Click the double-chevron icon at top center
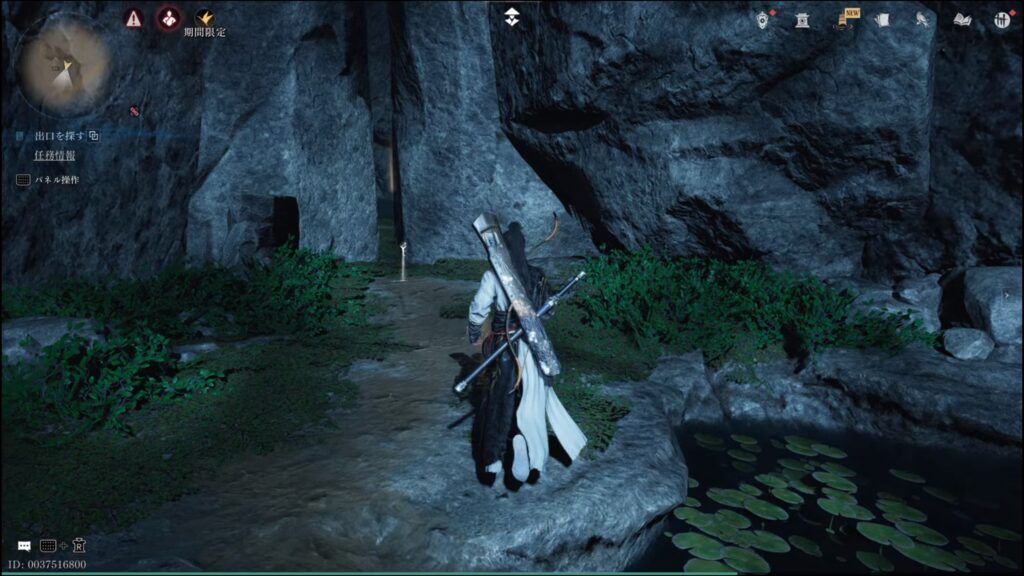 coord(511,16)
